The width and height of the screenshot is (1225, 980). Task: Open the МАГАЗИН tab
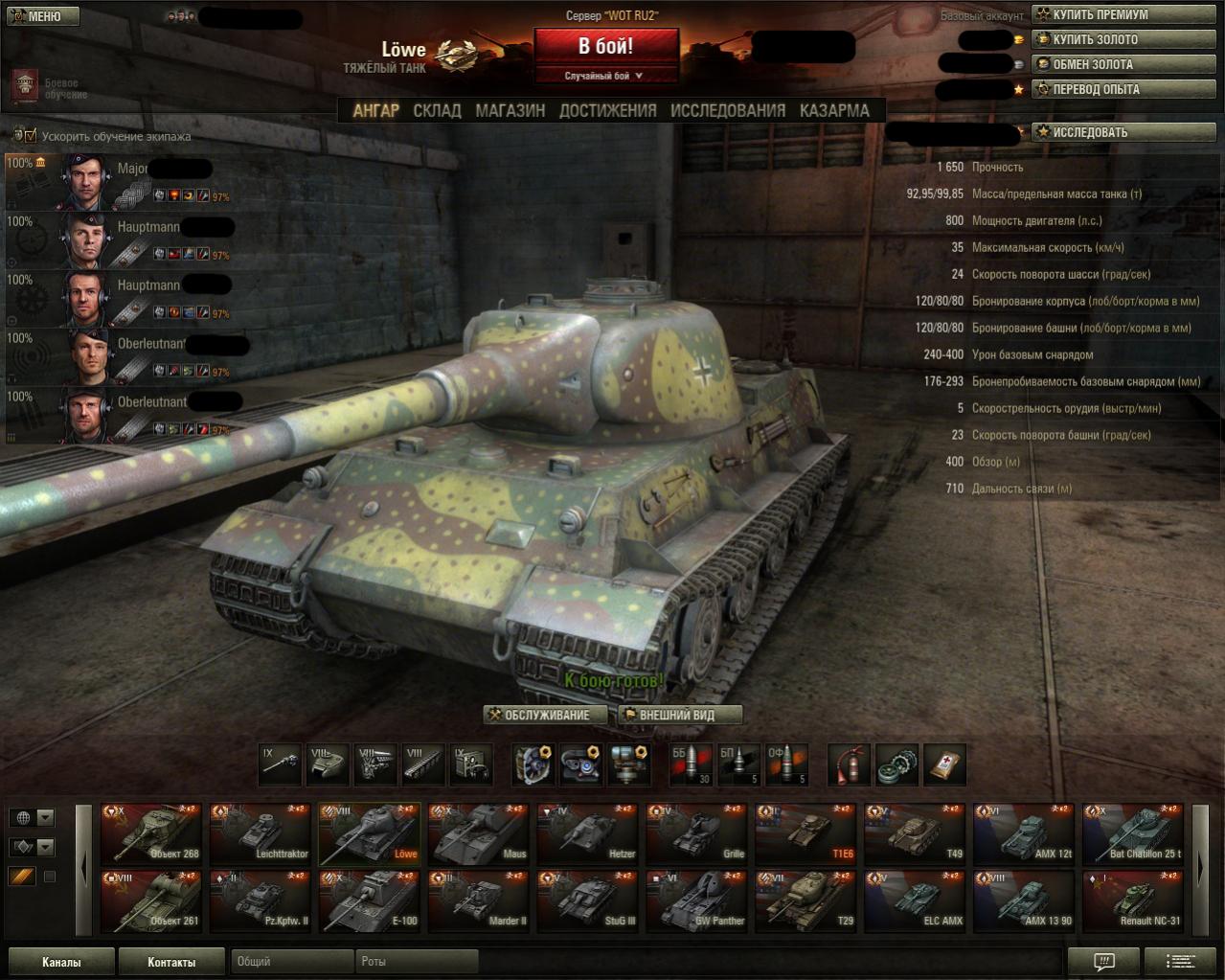pyautogui.click(x=510, y=110)
